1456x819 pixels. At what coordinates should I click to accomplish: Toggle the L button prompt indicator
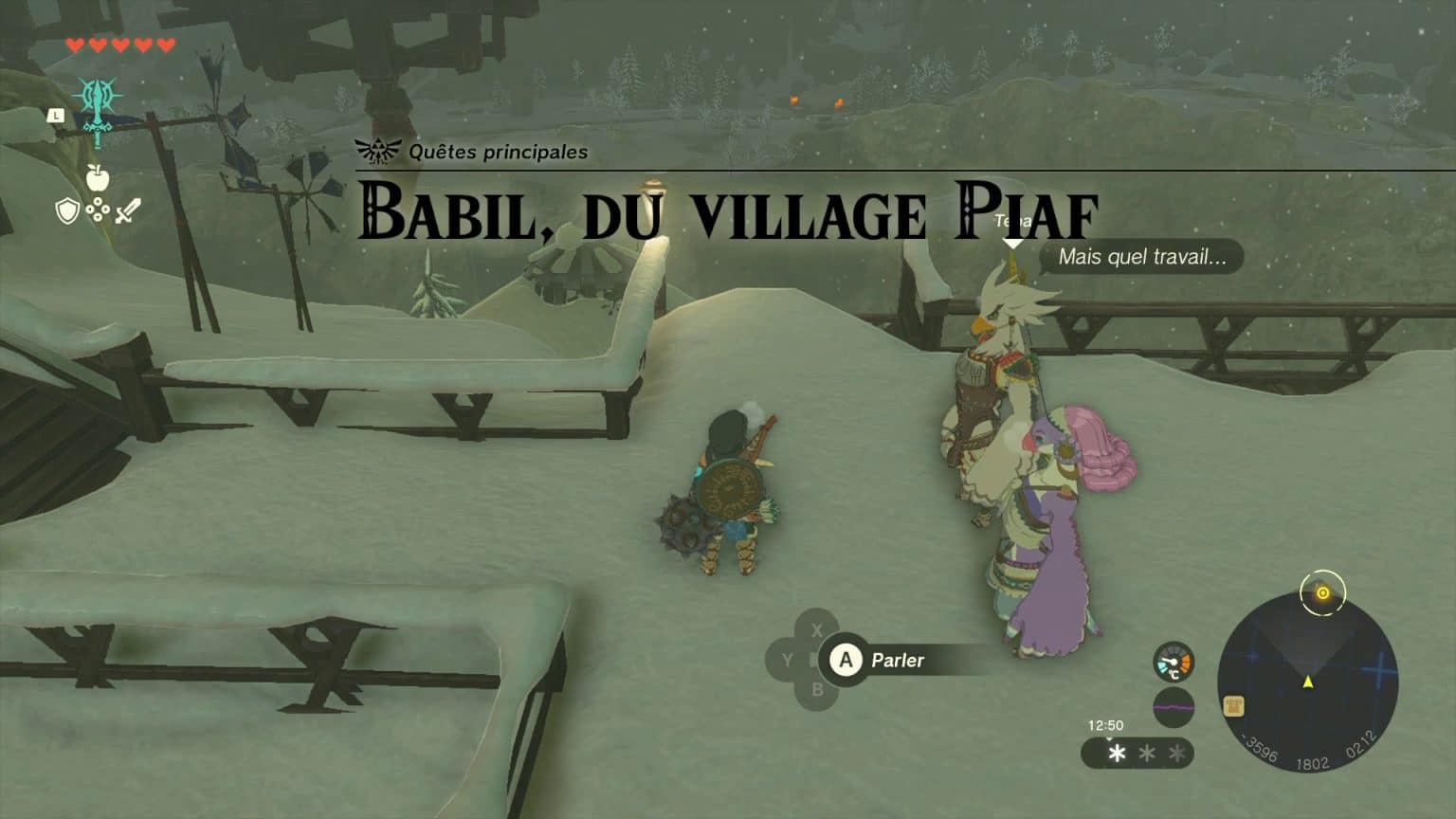tap(56, 115)
